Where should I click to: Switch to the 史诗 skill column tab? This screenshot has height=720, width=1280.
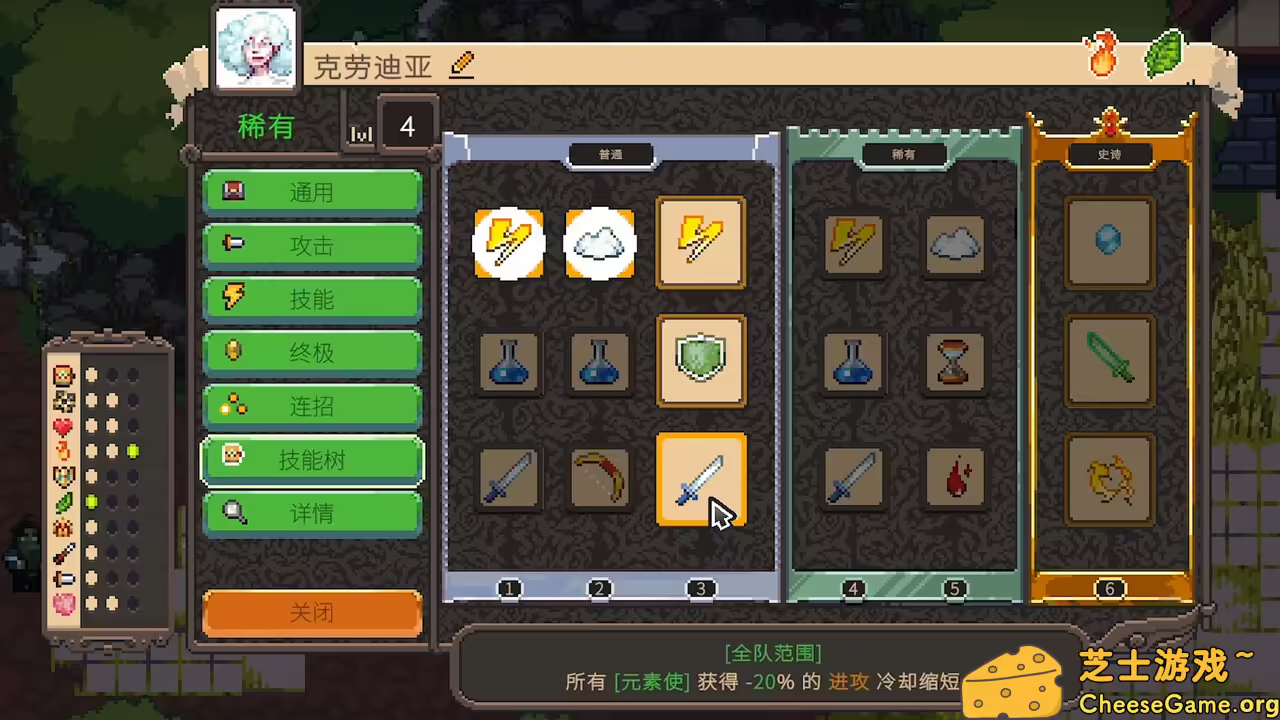pos(1109,154)
